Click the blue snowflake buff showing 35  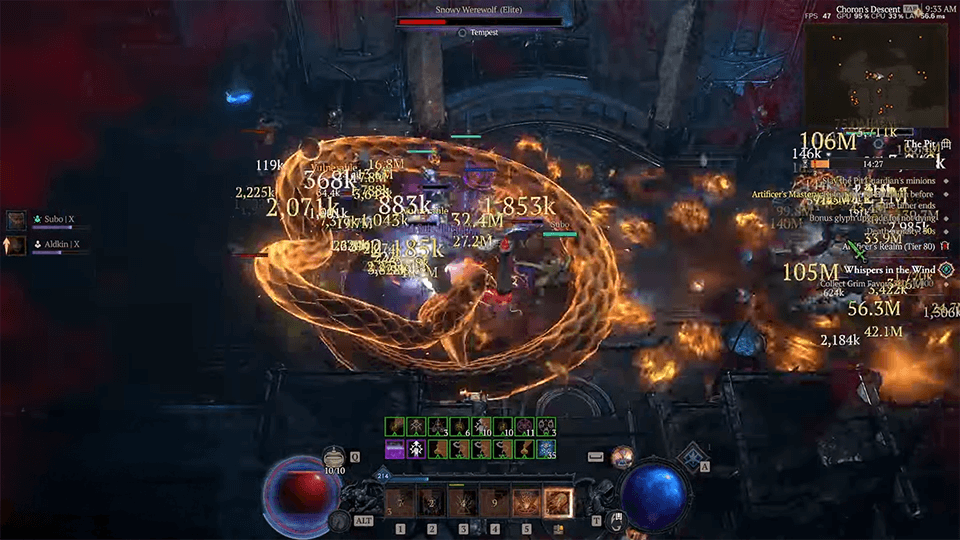[x=546, y=450]
